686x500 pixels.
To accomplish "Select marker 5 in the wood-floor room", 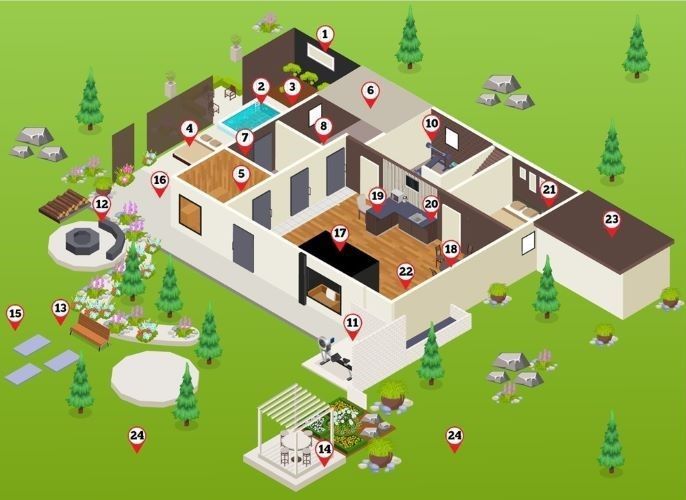I will [241, 175].
